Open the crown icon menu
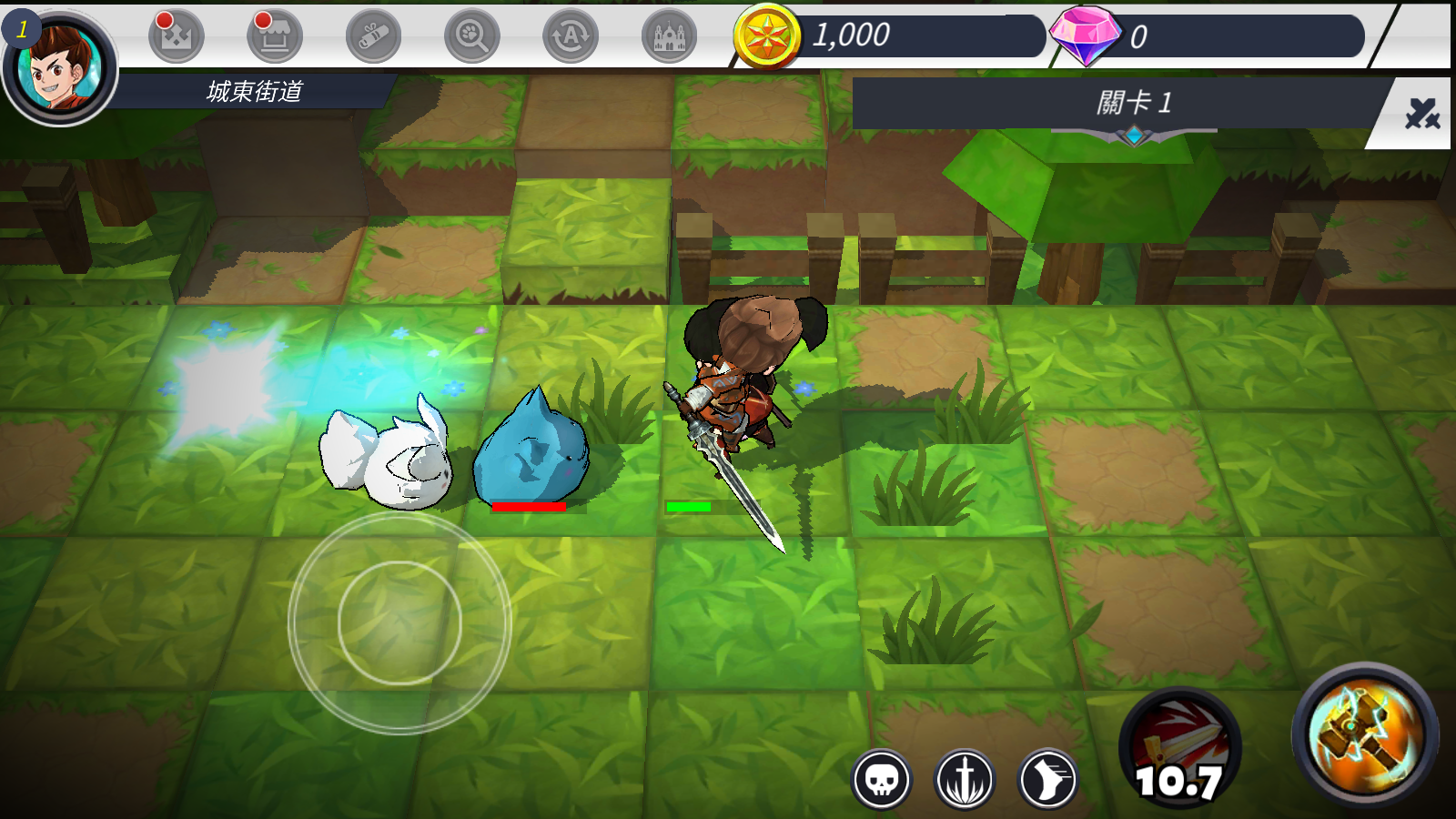 click(176, 36)
